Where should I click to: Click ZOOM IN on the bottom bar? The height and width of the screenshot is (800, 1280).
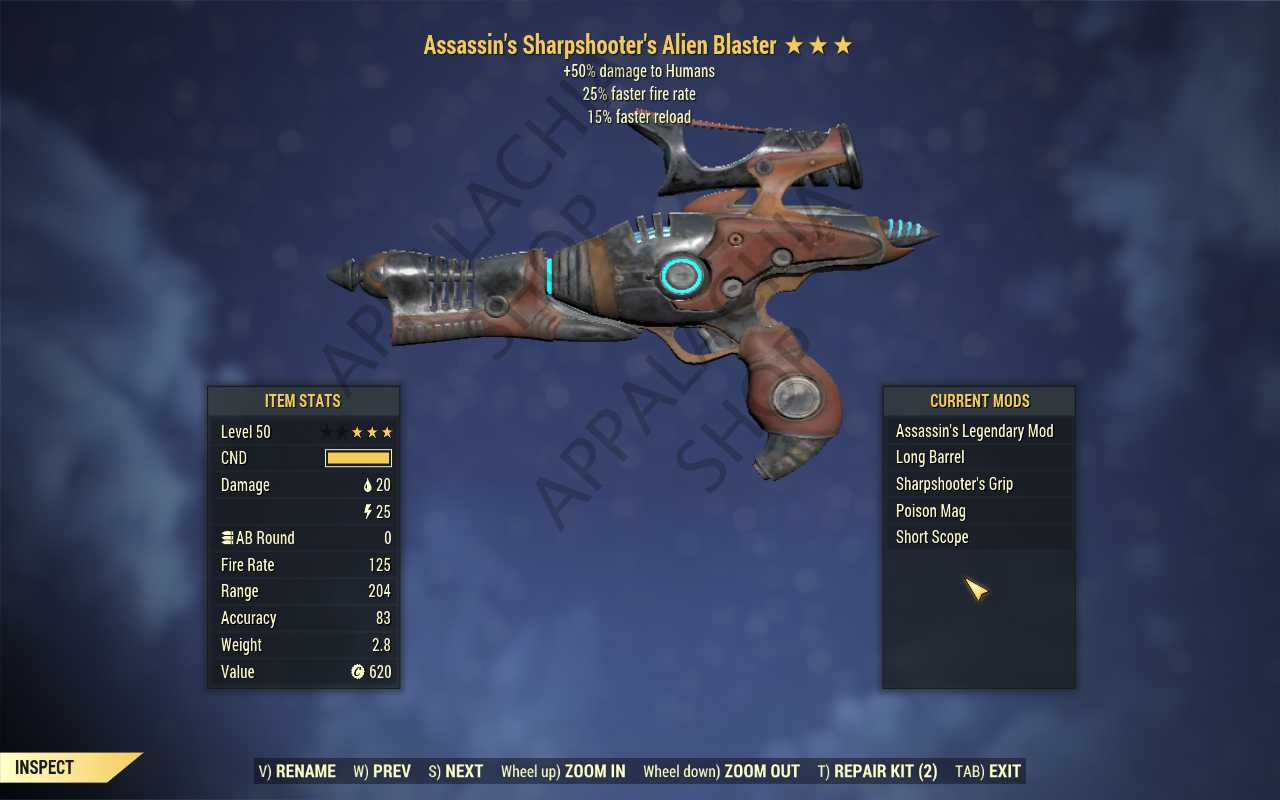tap(563, 771)
